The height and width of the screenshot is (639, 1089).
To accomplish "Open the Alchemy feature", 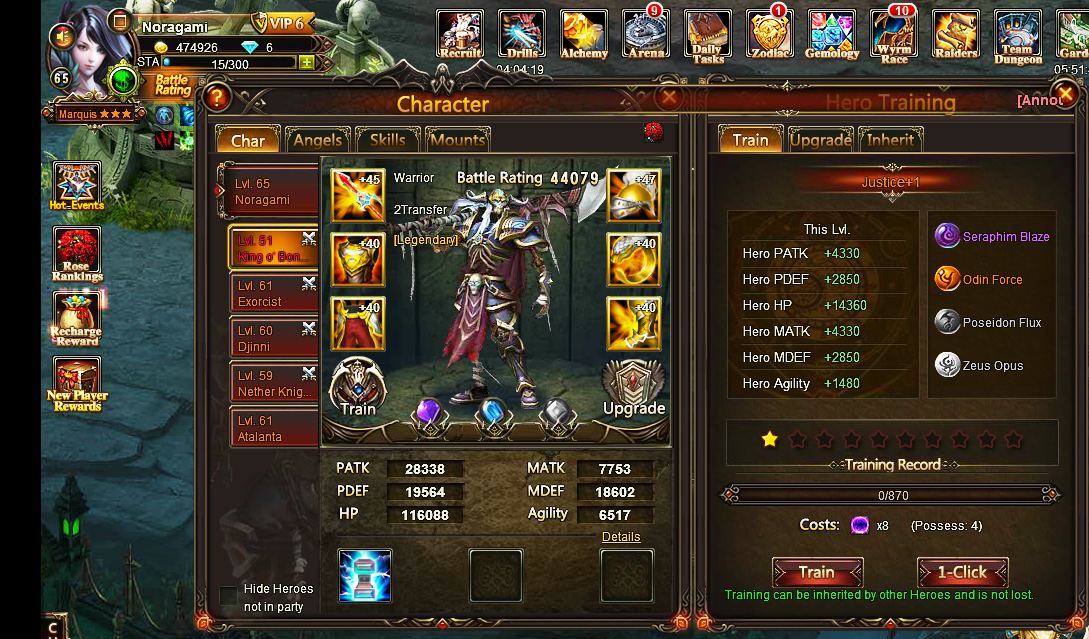I will click(584, 35).
